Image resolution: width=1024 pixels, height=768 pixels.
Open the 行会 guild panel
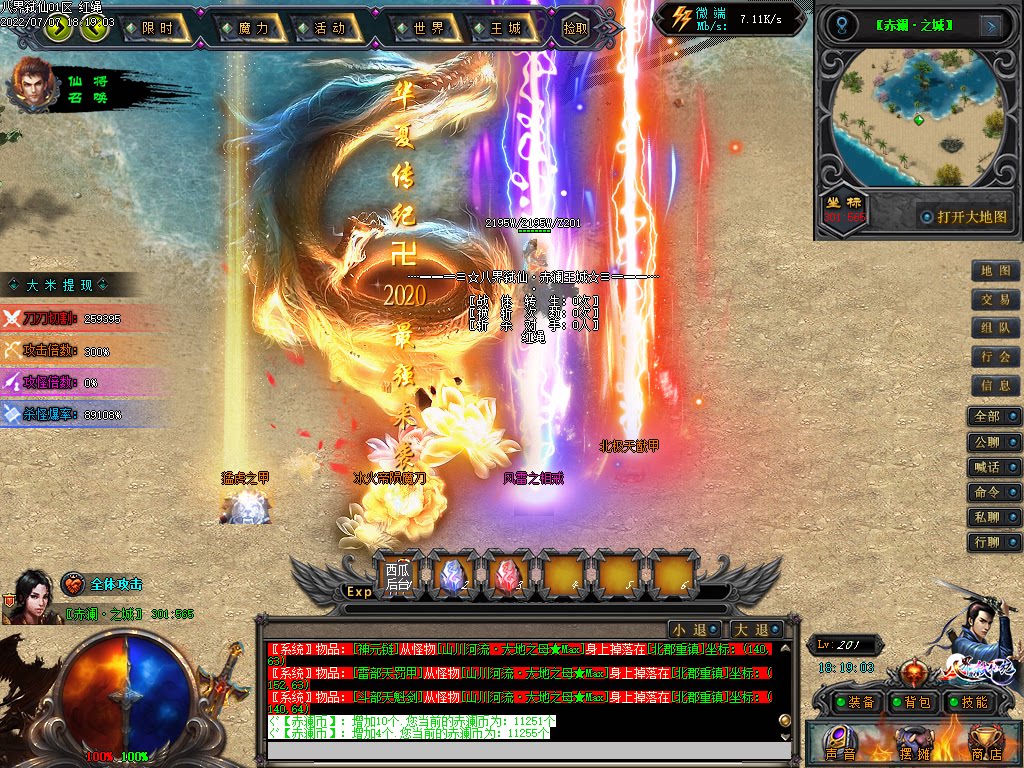tap(995, 357)
